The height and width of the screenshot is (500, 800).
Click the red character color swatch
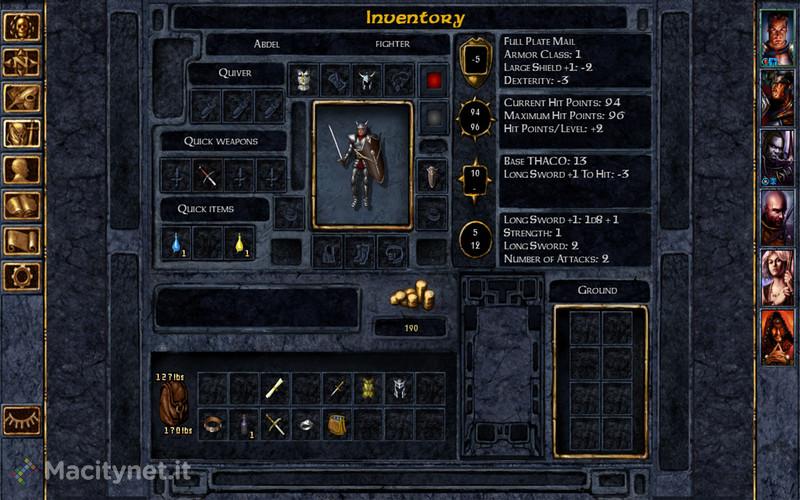[x=432, y=80]
